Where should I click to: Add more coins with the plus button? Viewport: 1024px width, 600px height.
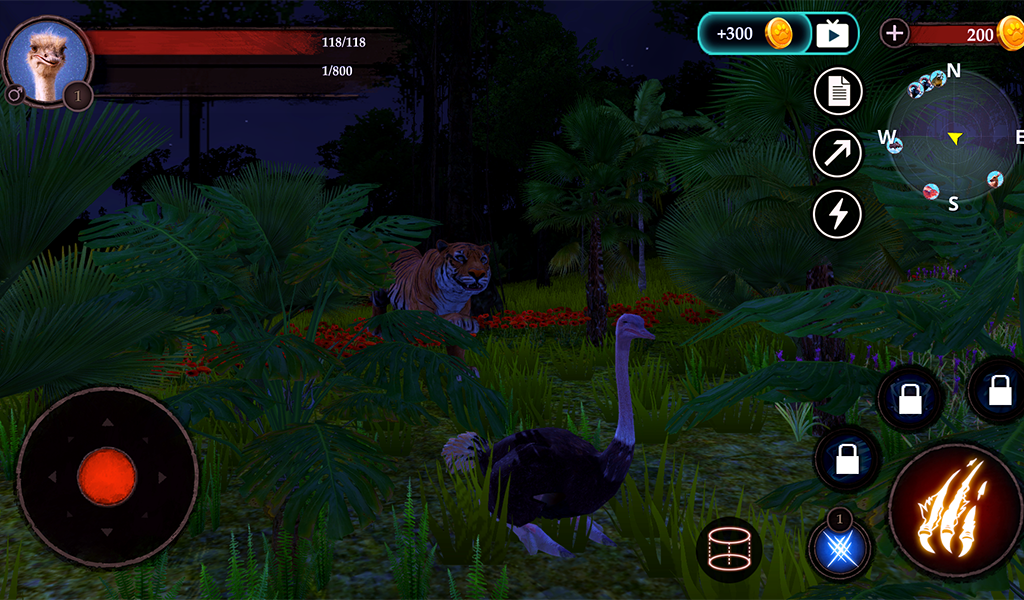[894, 34]
